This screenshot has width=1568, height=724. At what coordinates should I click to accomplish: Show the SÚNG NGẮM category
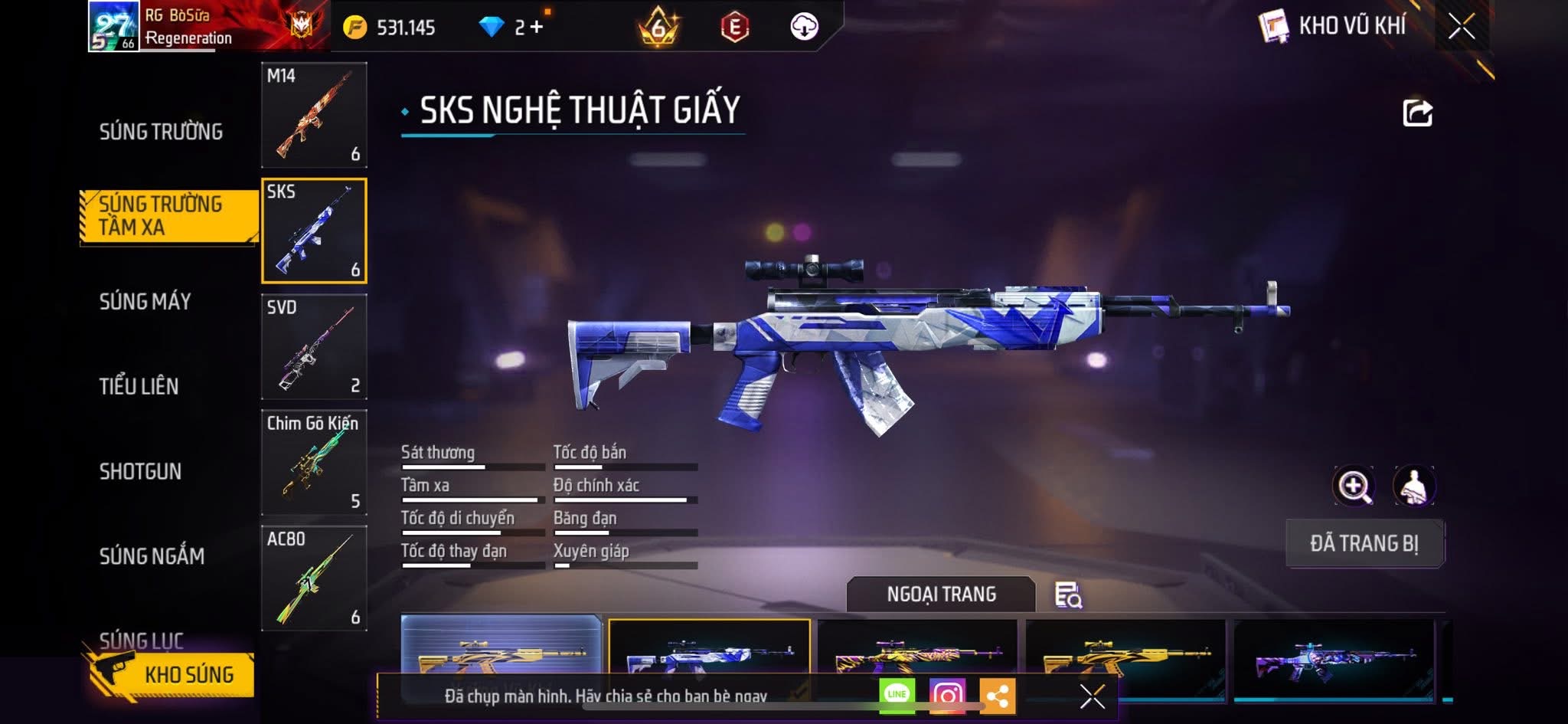click(x=152, y=556)
